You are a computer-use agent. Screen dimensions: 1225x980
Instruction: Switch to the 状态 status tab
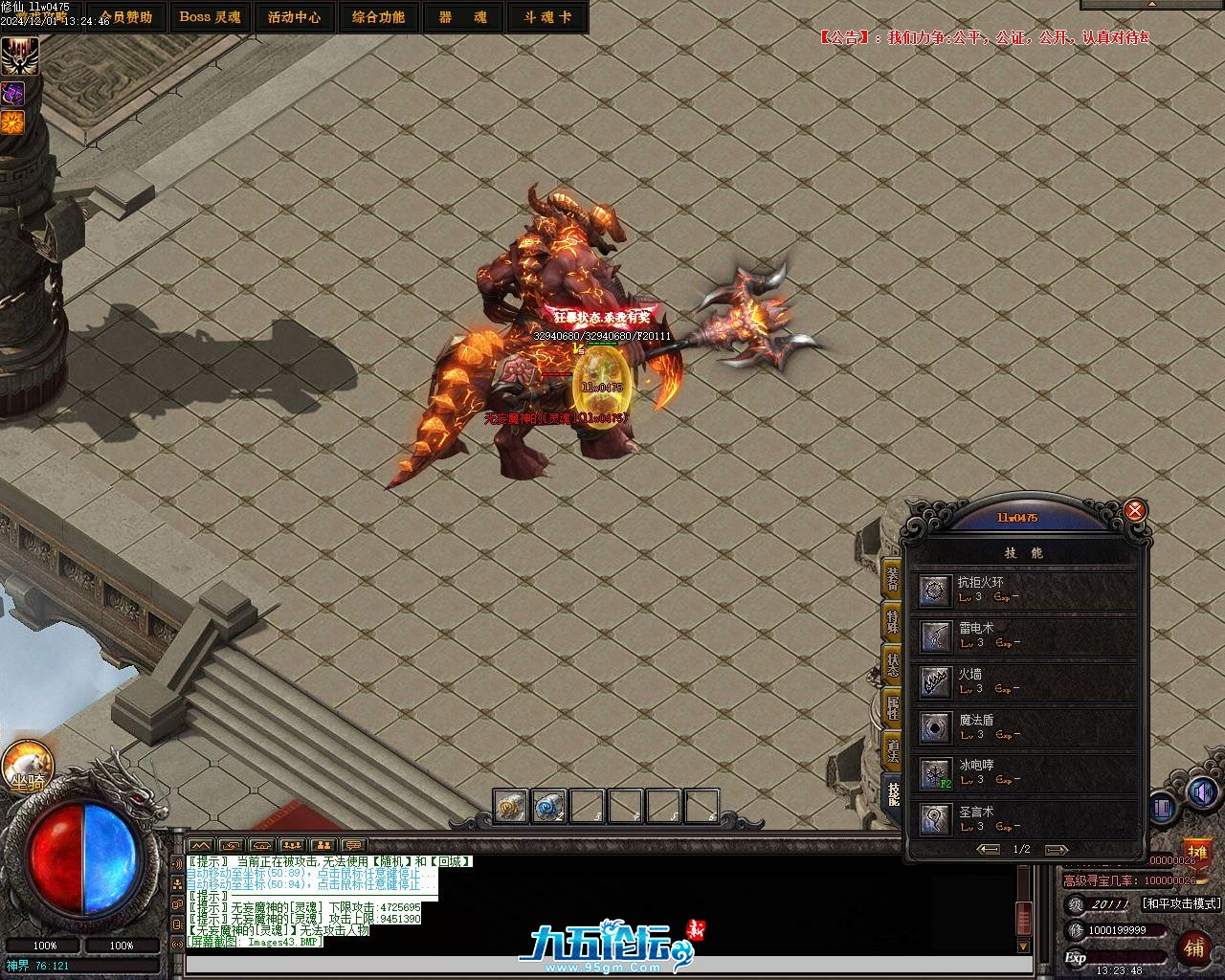click(x=892, y=664)
